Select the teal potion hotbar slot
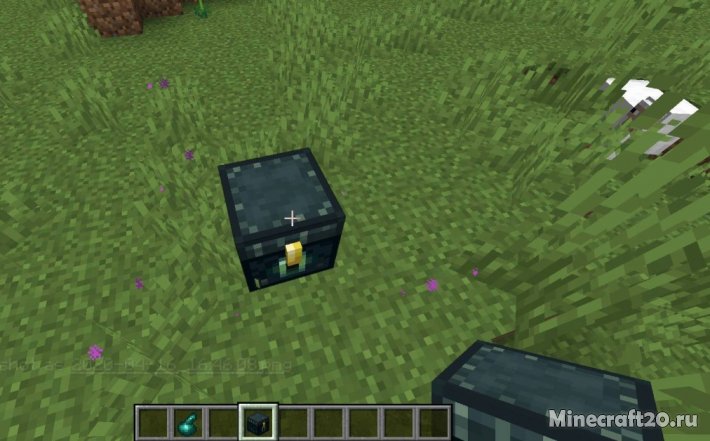 [x=187, y=422]
